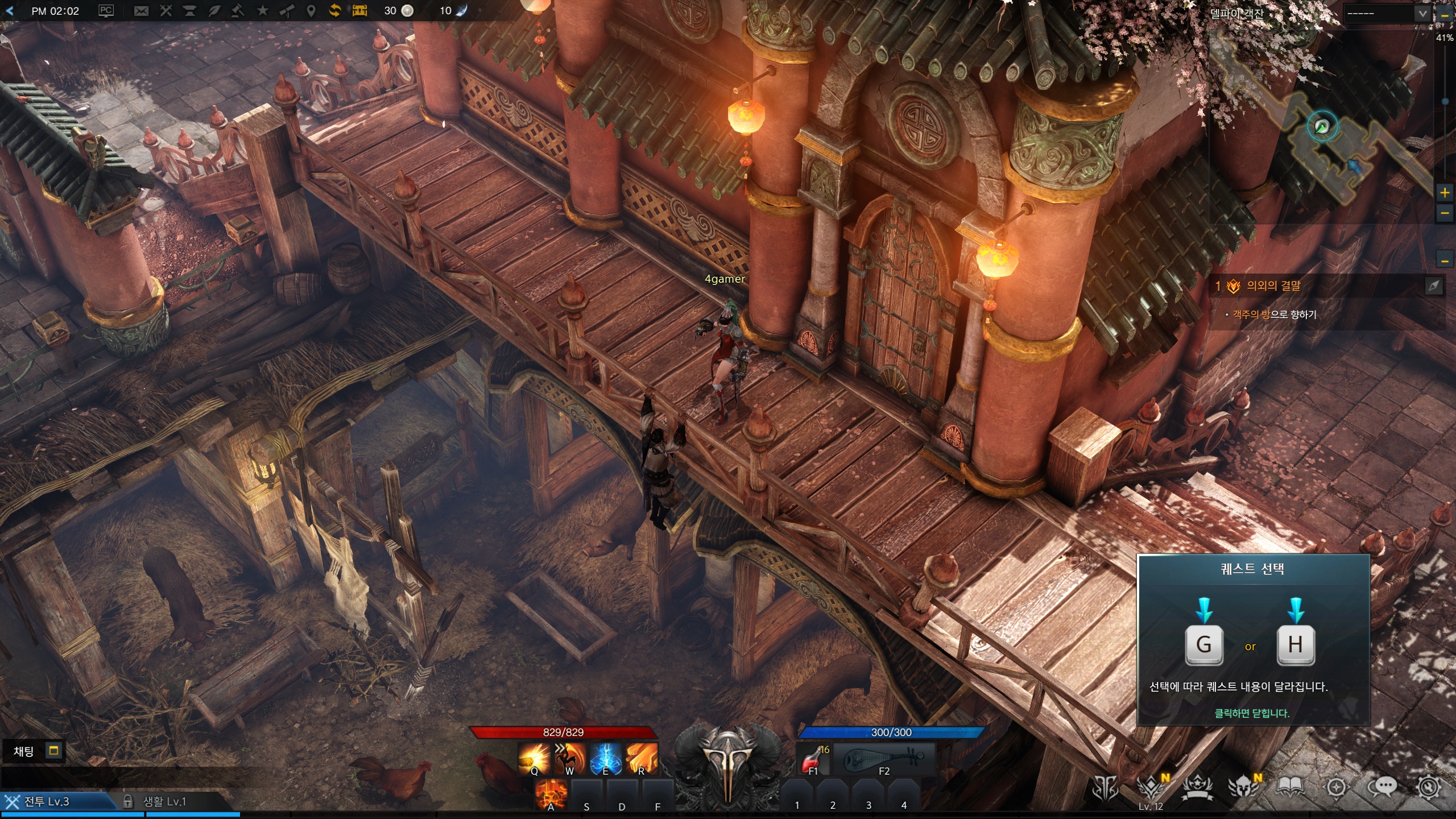Screen dimensions: 1456x819
Task: Click the compass menu icon
Action: pyautogui.click(x=1336, y=788)
